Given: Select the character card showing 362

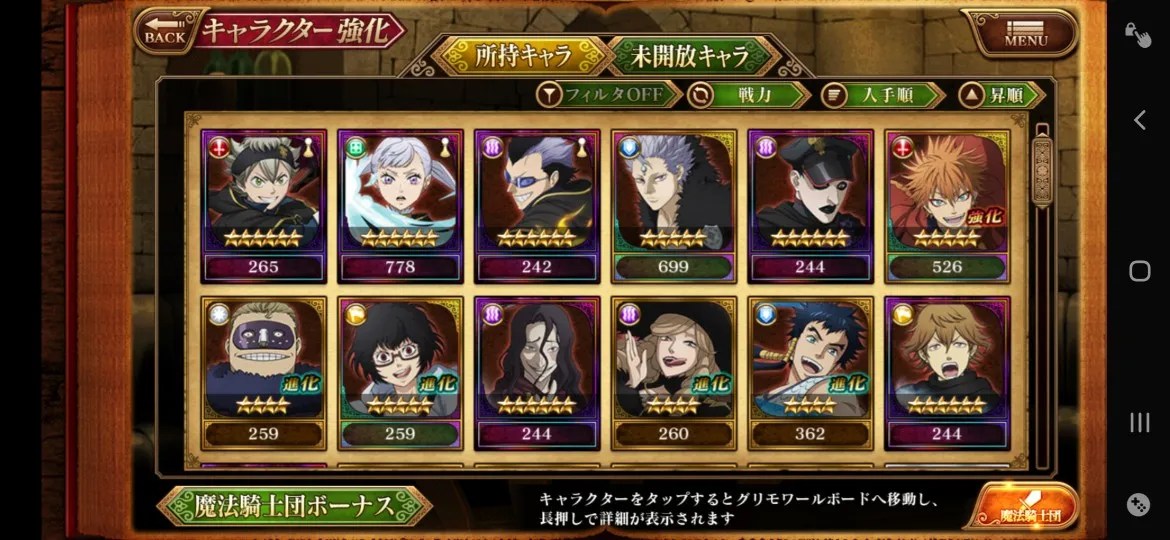Looking at the screenshot, I should click(810, 372).
